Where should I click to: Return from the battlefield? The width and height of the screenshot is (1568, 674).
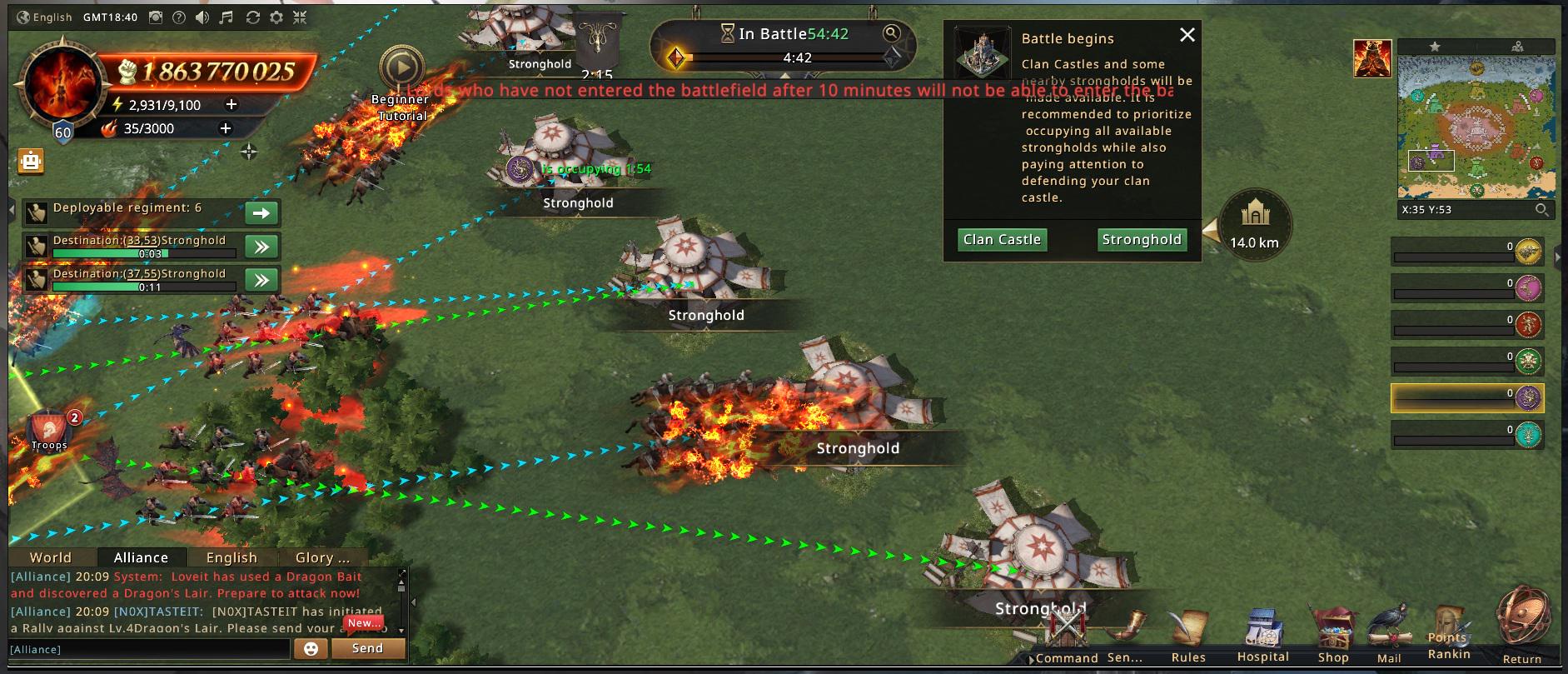(x=1522, y=625)
